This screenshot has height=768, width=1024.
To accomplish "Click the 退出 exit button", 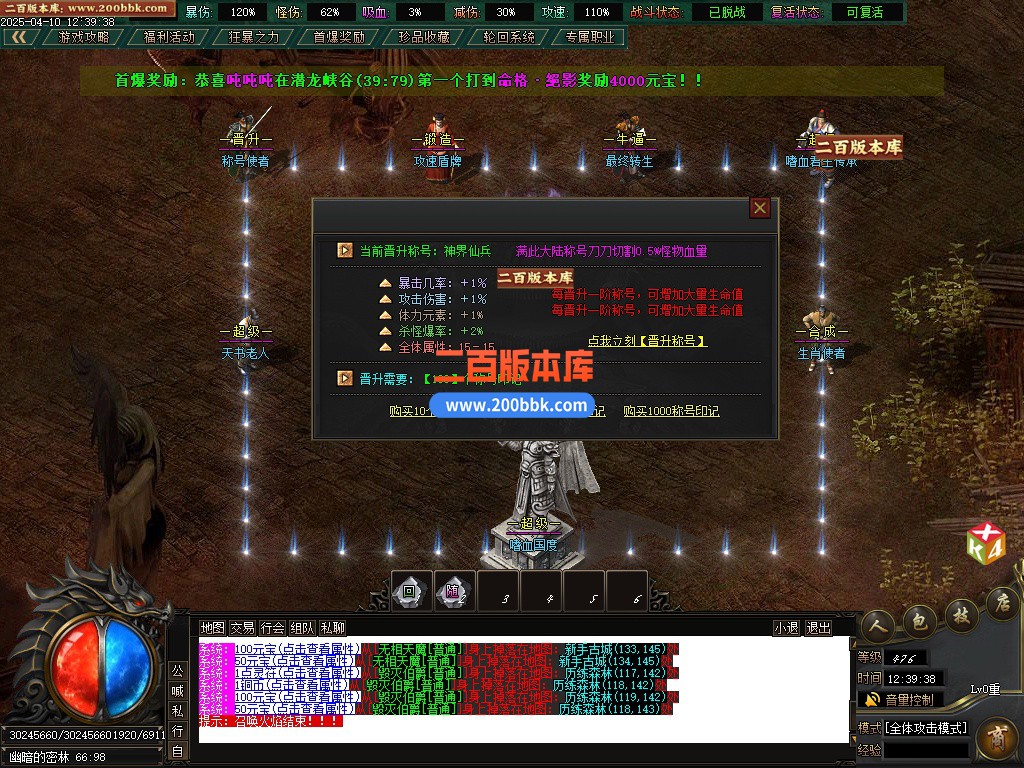I will (x=818, y=628).
